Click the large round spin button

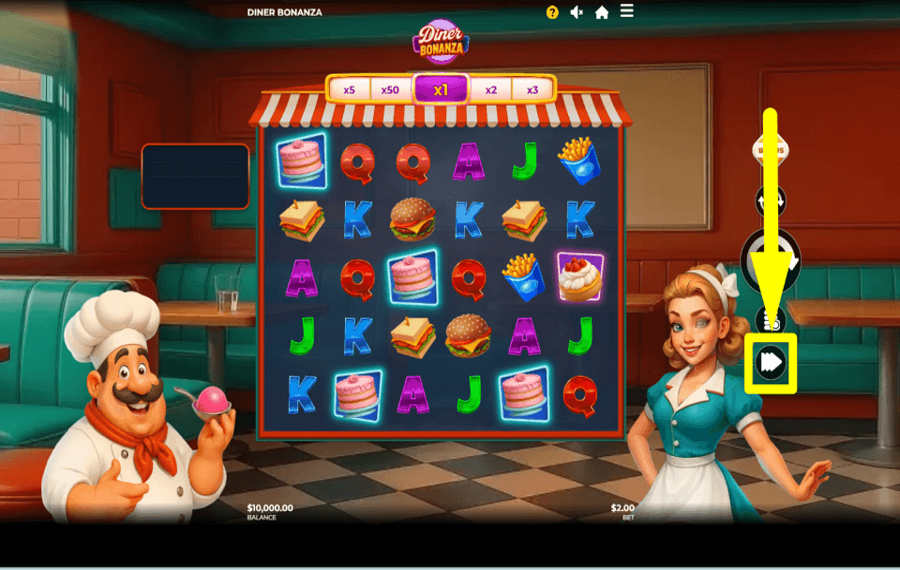tap(770, 261)
